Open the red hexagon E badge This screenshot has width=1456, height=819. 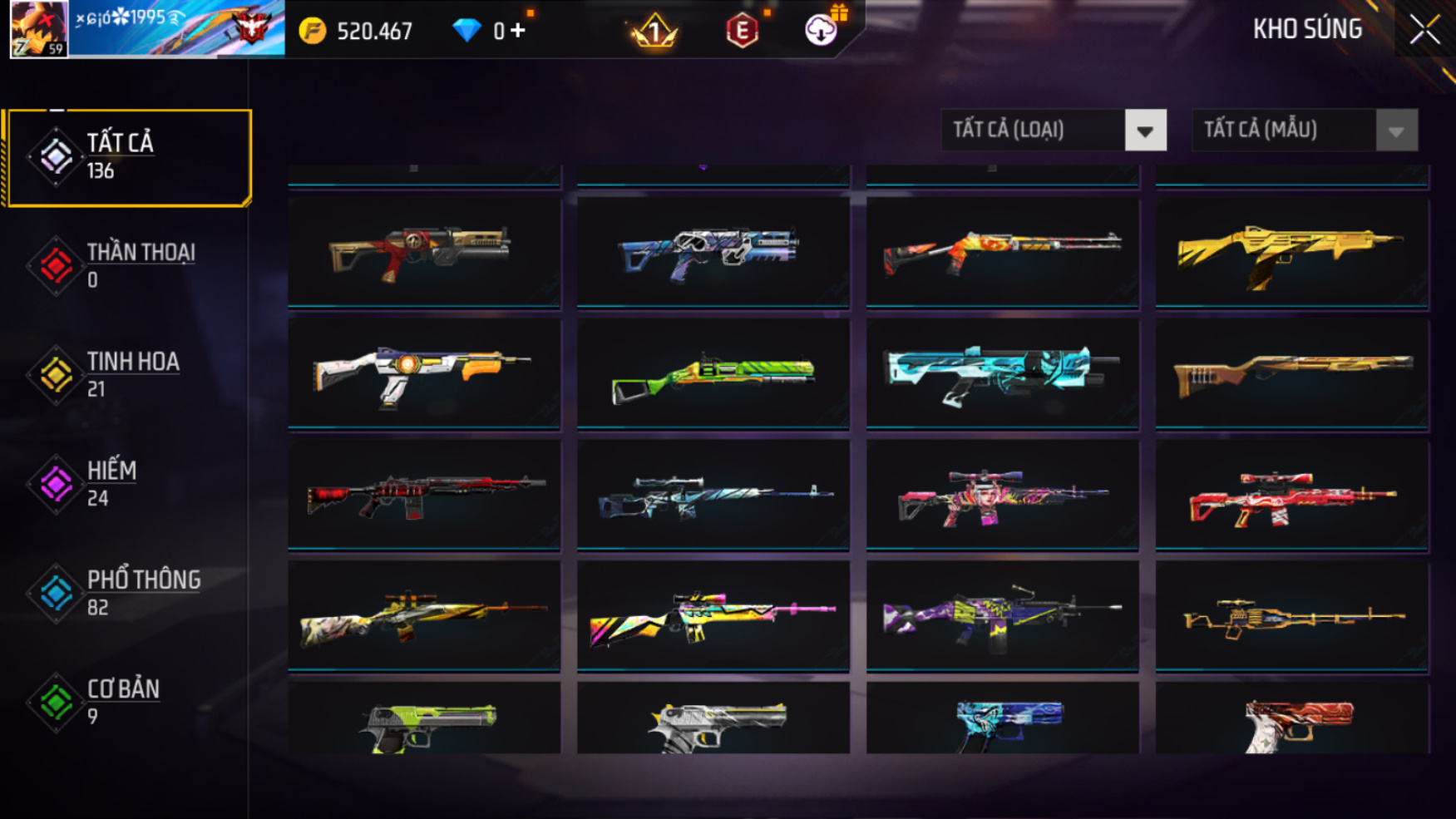pos(742,32)
